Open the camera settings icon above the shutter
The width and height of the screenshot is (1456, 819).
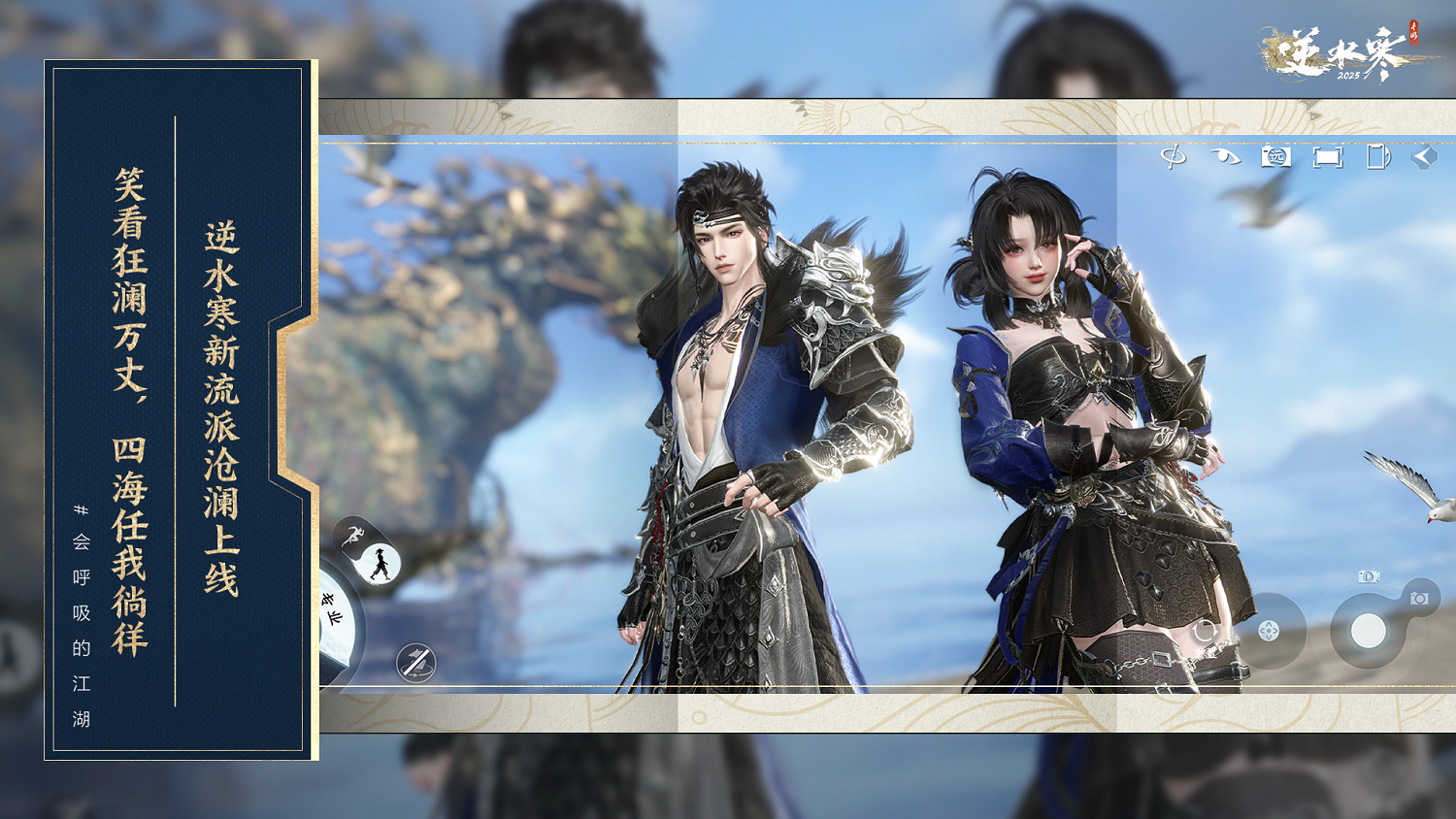[x=1368, y=576]
